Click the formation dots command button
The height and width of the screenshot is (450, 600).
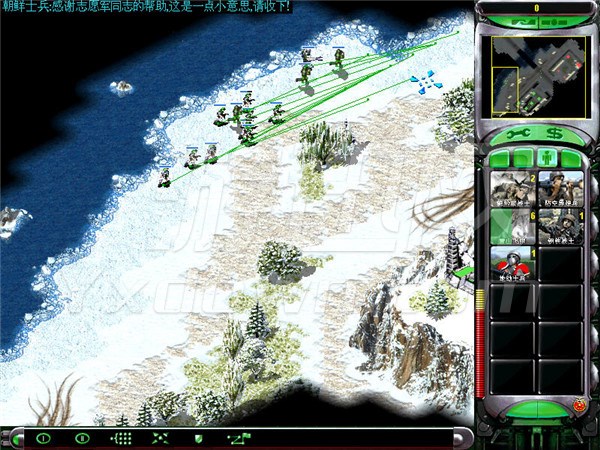(120, 438)
